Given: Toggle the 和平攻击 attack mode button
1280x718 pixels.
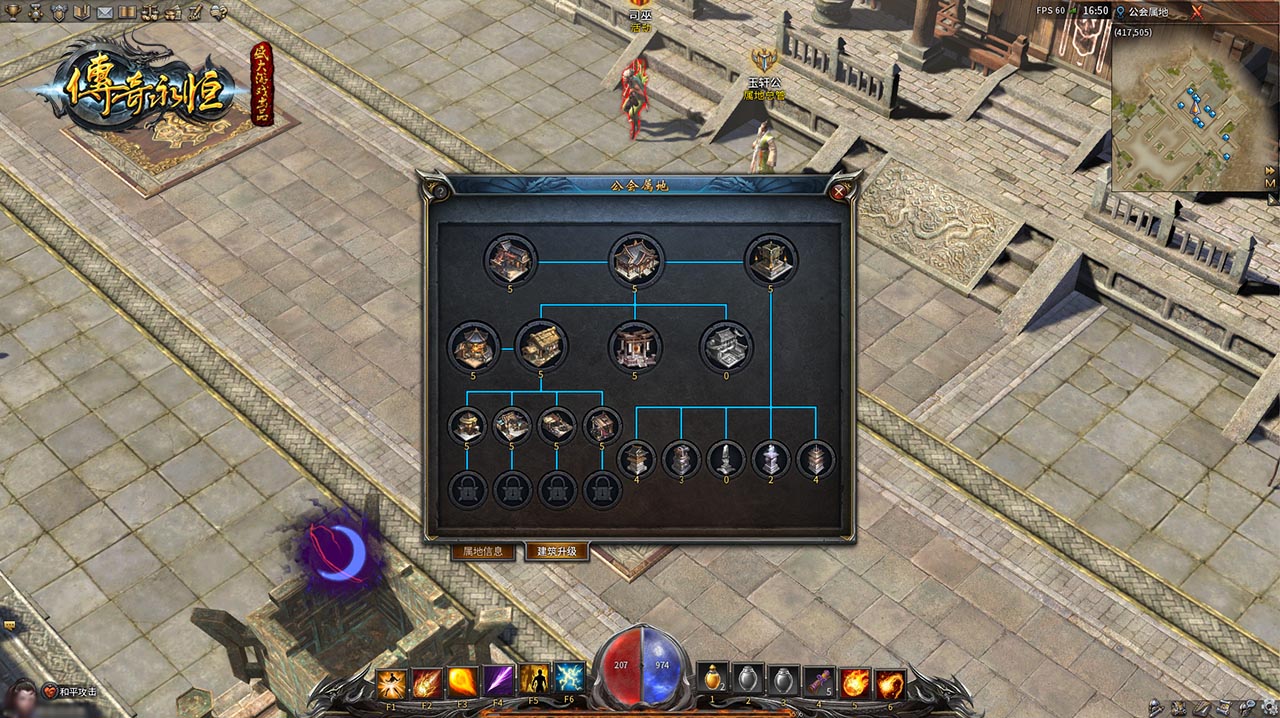Looking at the screenshot, I should [70, 692].
